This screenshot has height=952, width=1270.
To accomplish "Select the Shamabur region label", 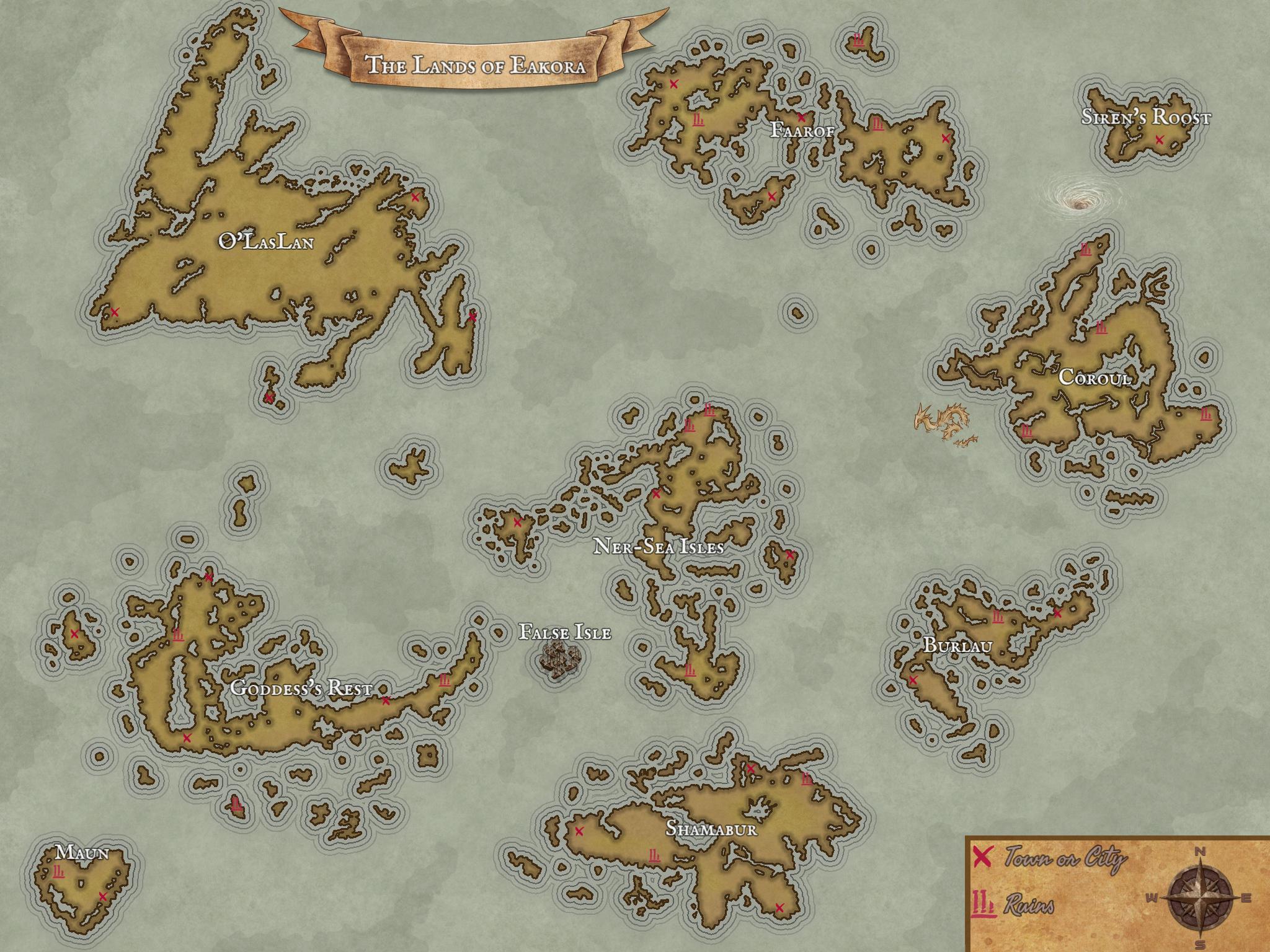I will coord(711,829).
